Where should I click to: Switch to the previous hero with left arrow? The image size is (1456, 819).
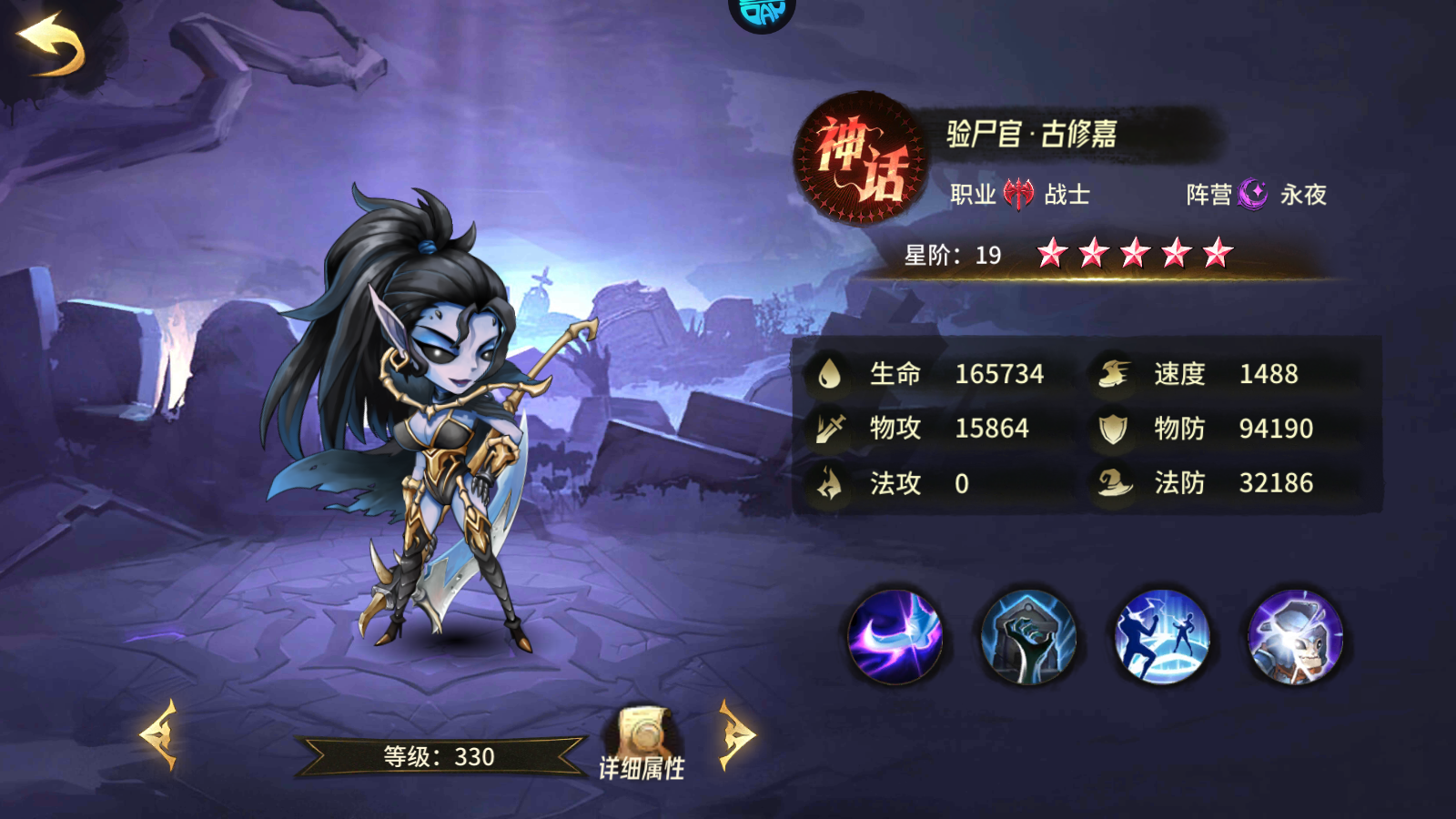[160, 734]
